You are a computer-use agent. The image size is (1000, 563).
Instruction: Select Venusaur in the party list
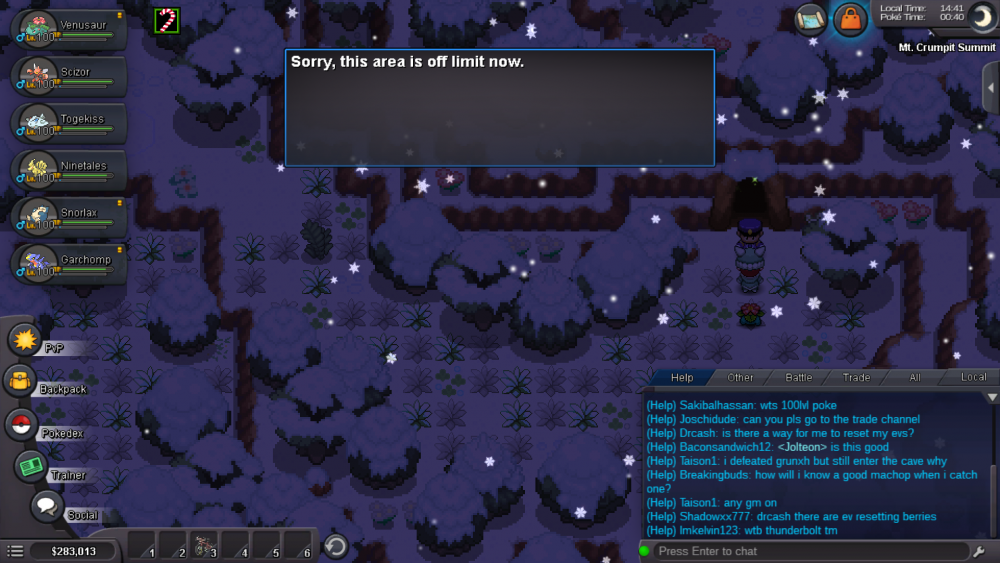[68, 30]
